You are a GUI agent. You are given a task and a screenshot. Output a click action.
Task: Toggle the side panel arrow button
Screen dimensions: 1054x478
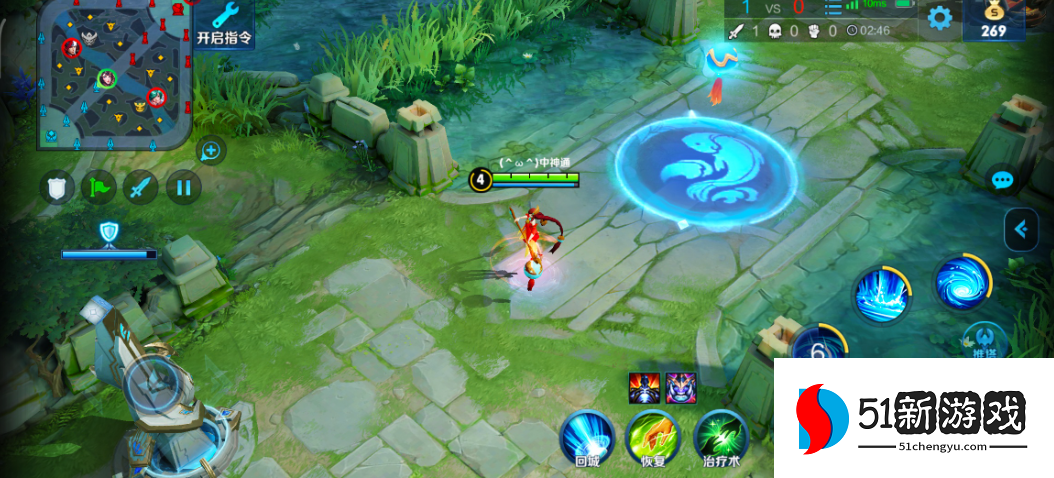coord(1020,229)
